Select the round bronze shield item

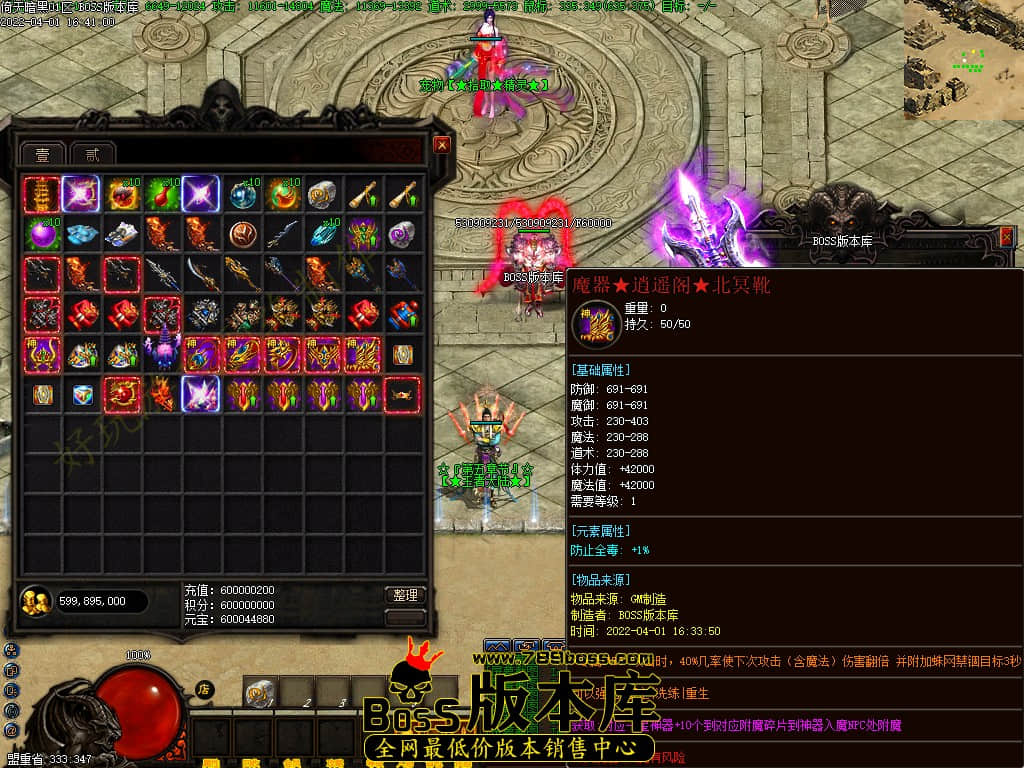tap(242, 234)
